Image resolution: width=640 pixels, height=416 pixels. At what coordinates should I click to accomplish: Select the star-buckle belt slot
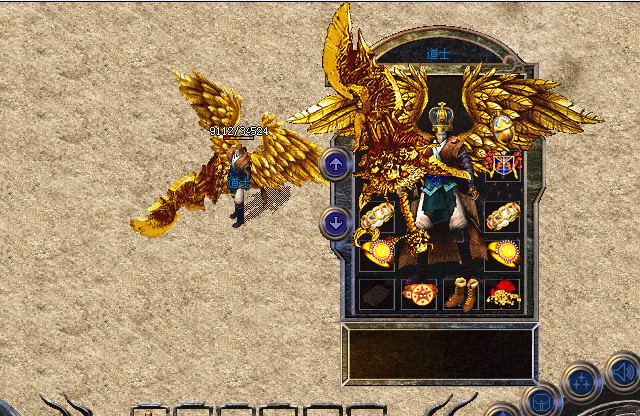click(419, 294)
